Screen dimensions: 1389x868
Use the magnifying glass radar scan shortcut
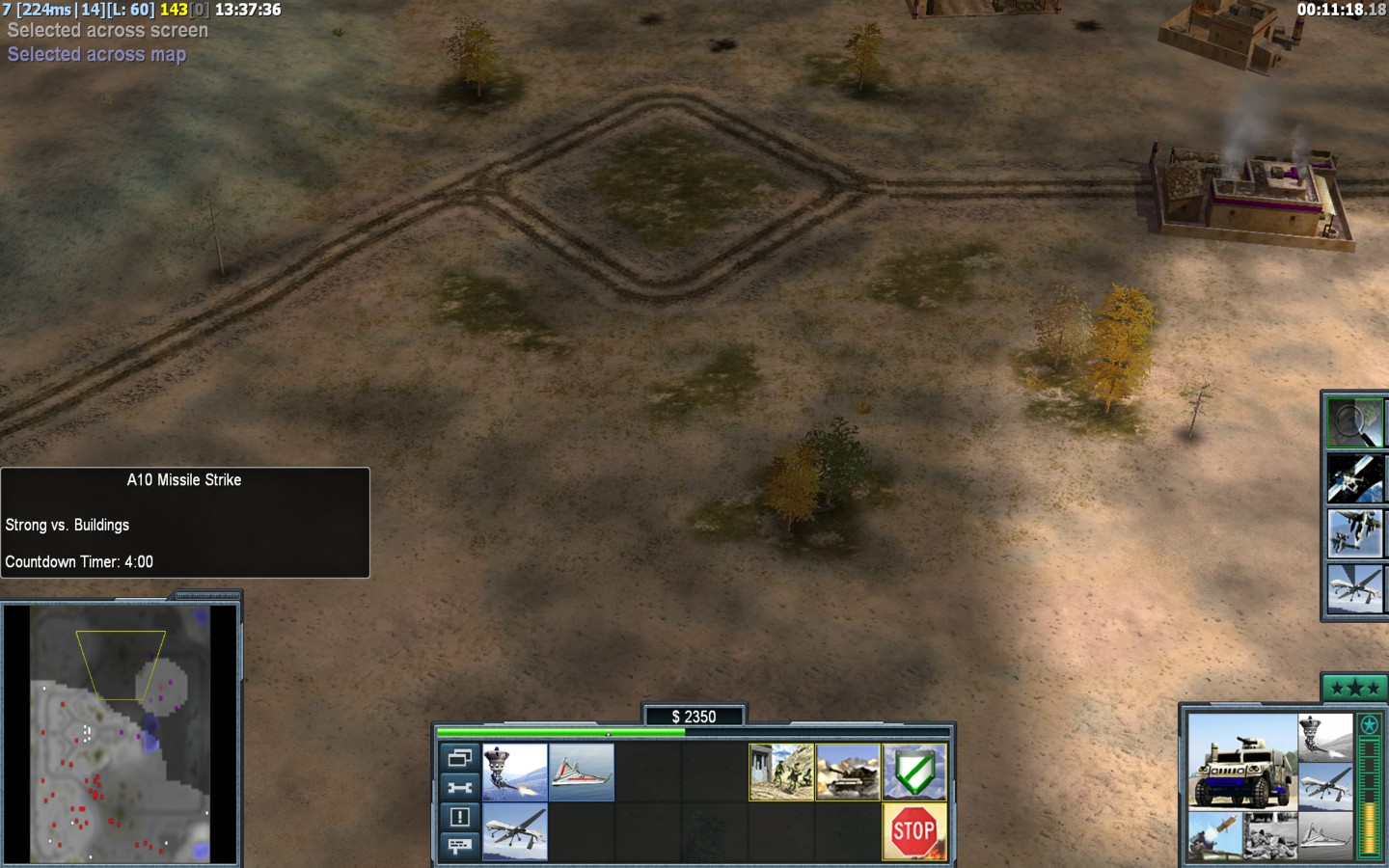click(1354, 422)
